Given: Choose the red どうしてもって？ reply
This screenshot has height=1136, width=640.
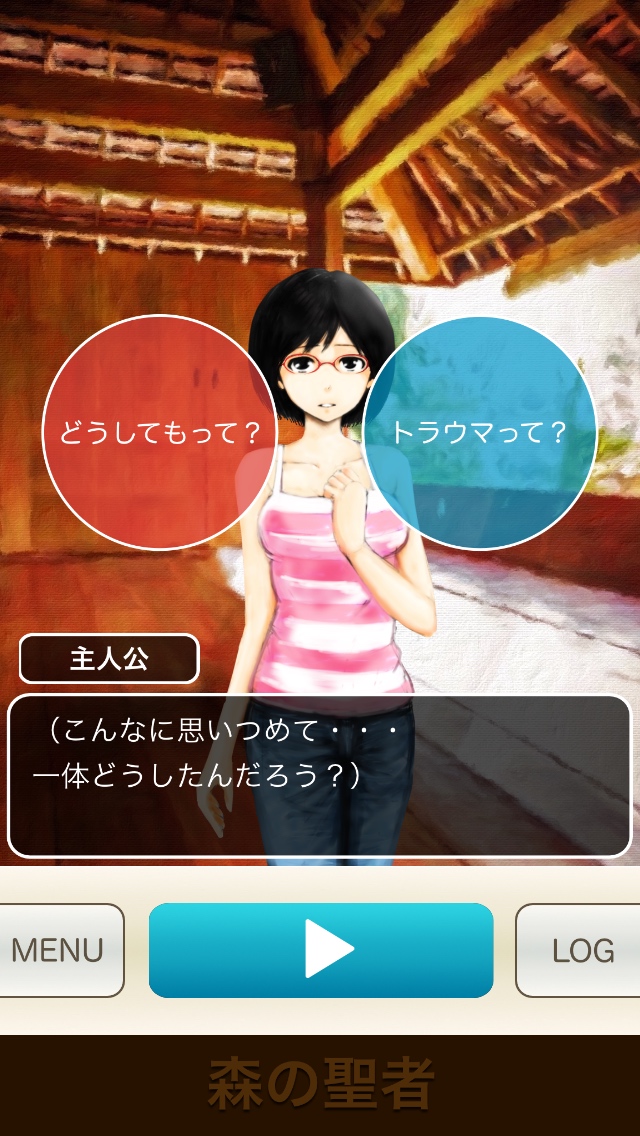Looking at the screenshot, I should coord(158,433).
